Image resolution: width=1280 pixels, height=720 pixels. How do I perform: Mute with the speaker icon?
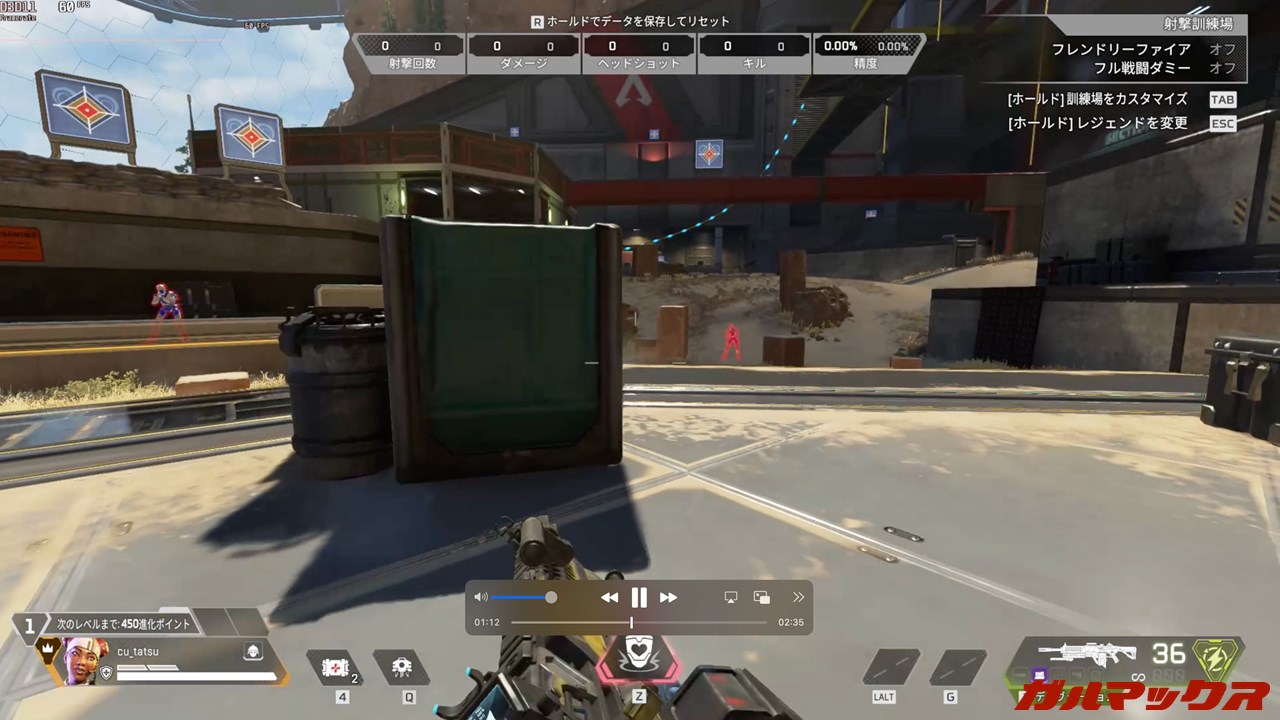click(x=481, y=597)
